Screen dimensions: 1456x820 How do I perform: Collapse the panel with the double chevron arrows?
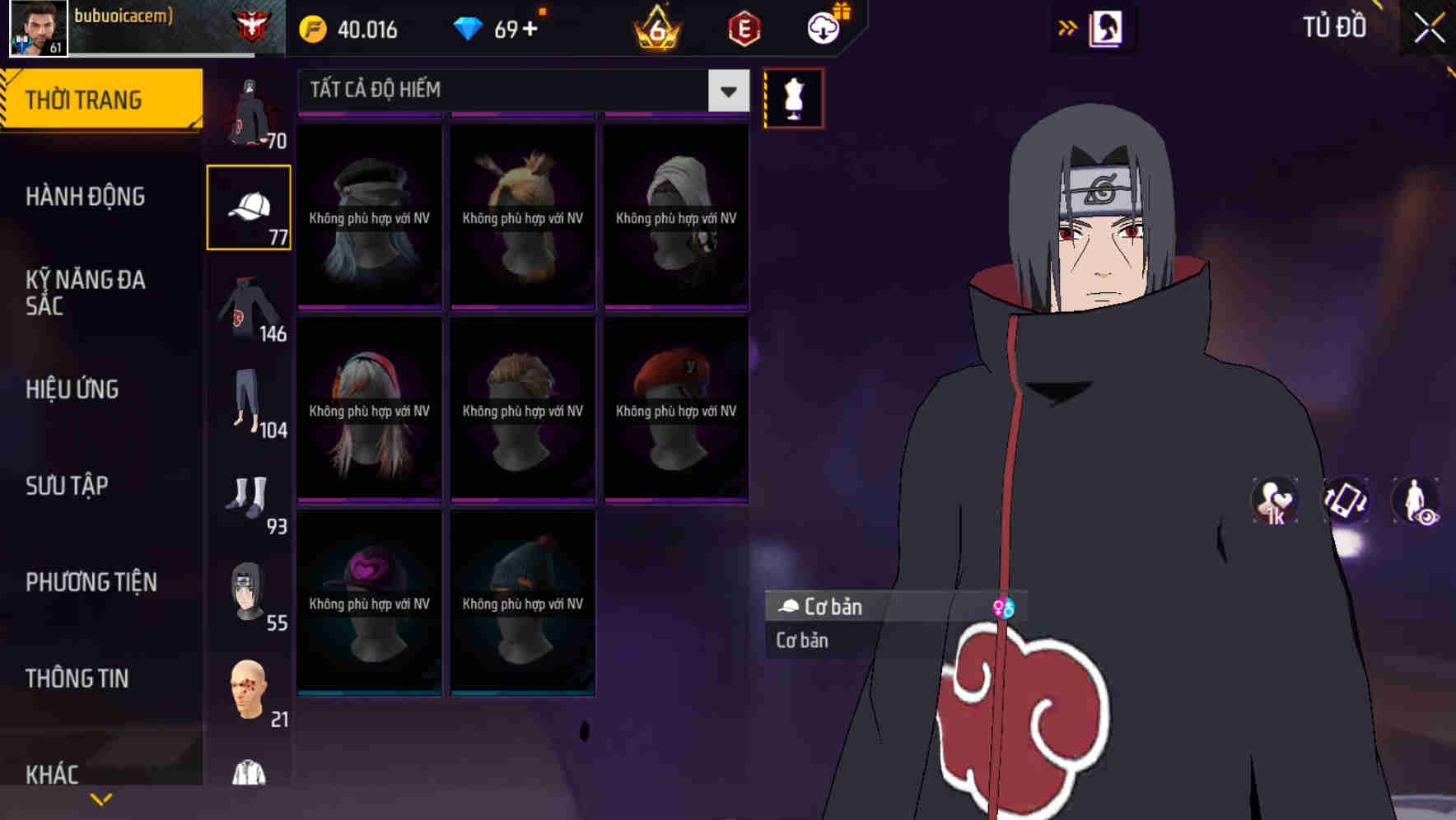click(x=1068, y=27)
